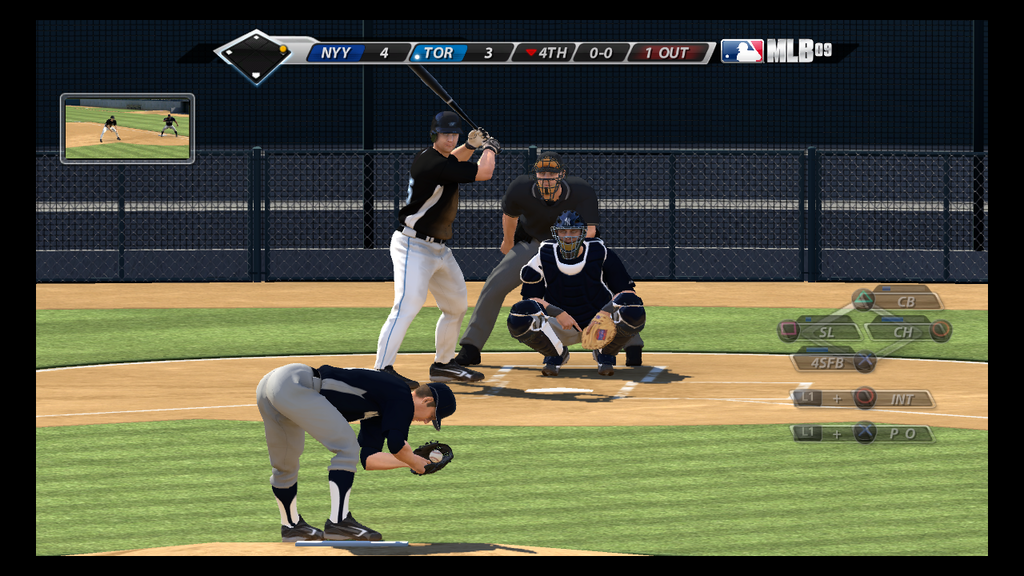Click the base diamond indicator
Viewport: 1024px width, 576px height.
256,56
